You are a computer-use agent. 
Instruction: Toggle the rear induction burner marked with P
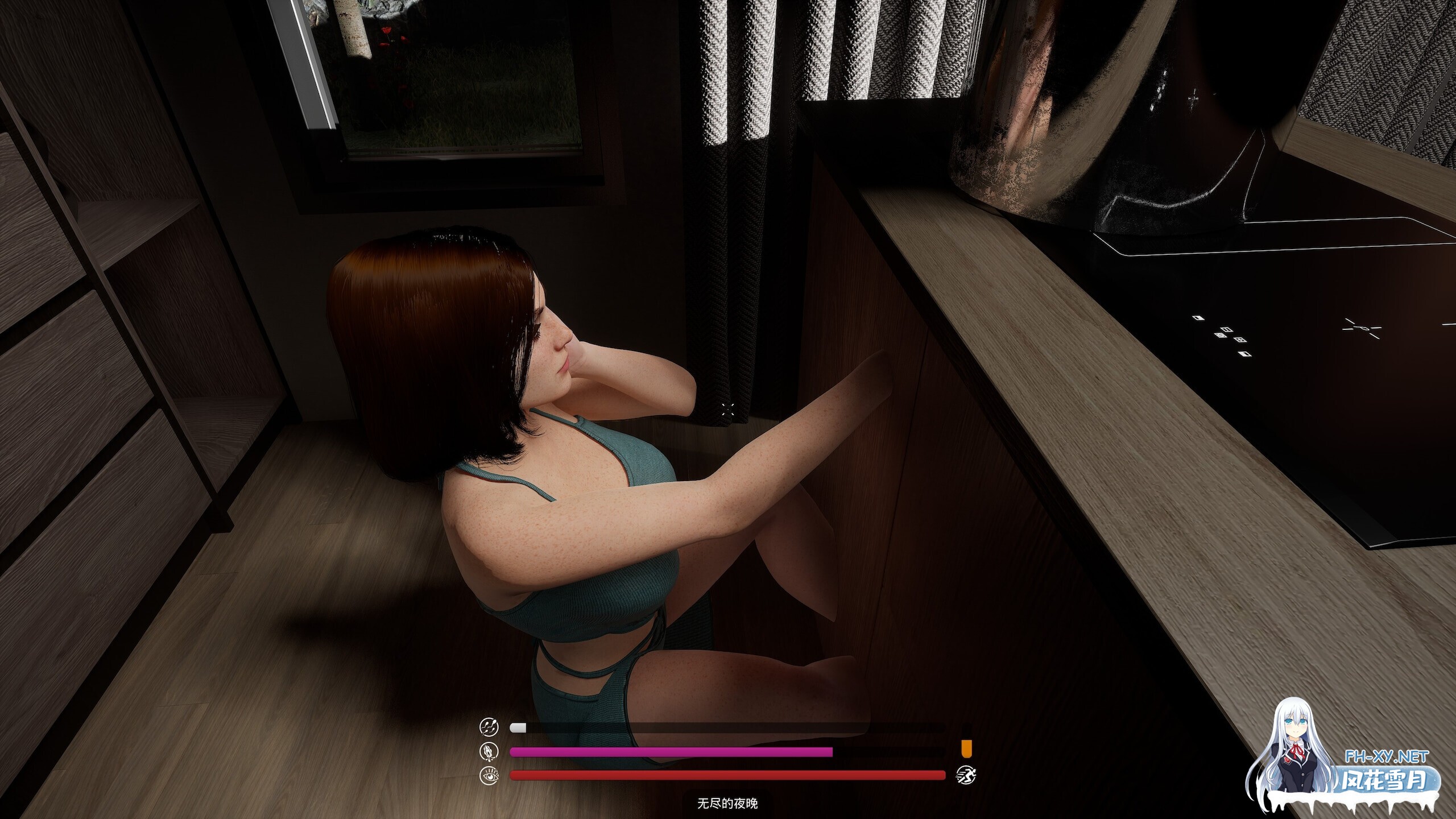click(x=1362, y=328)
